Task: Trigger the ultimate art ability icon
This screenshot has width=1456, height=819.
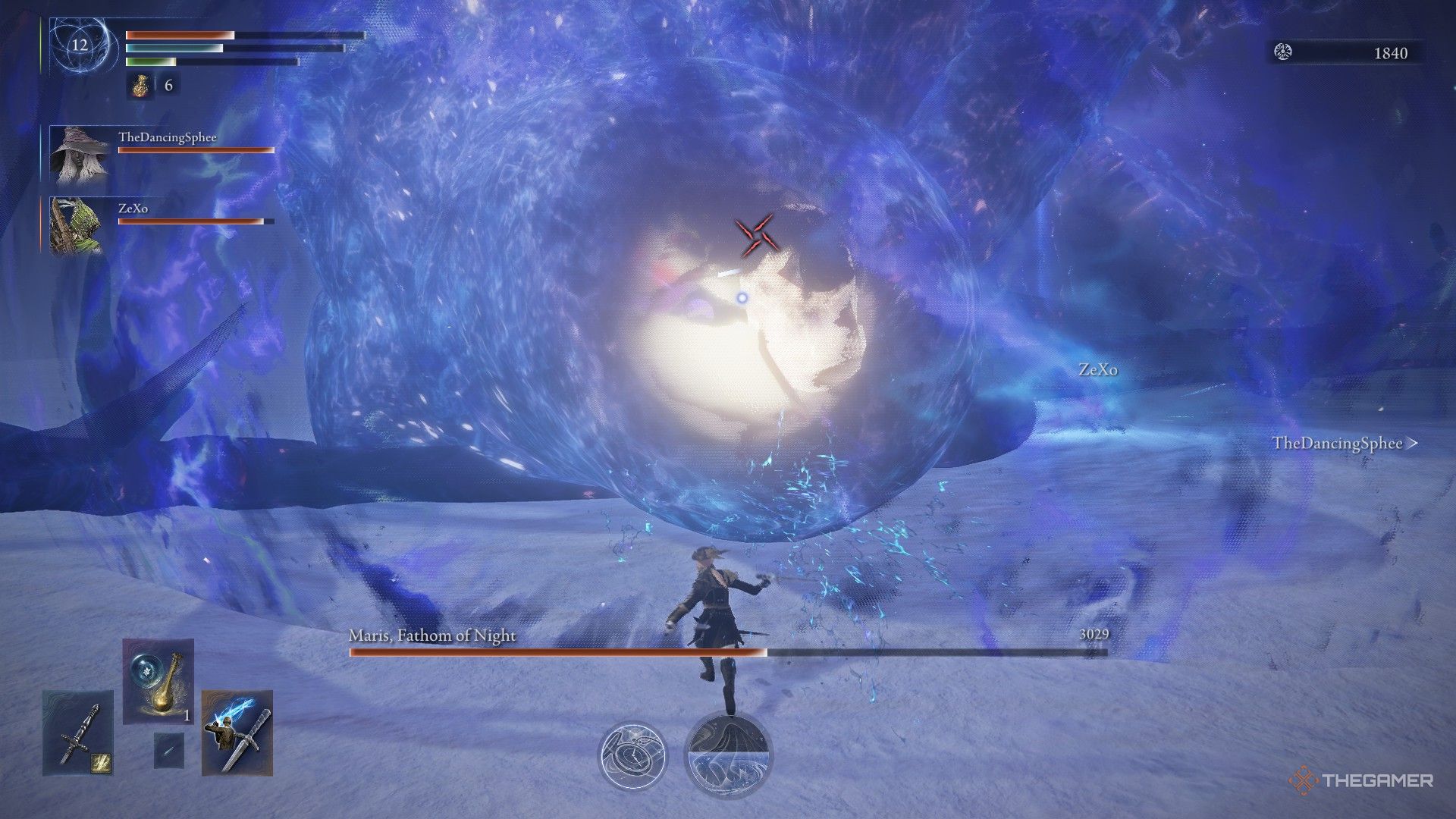Action: pyautogui.click(x=728, y=755)
